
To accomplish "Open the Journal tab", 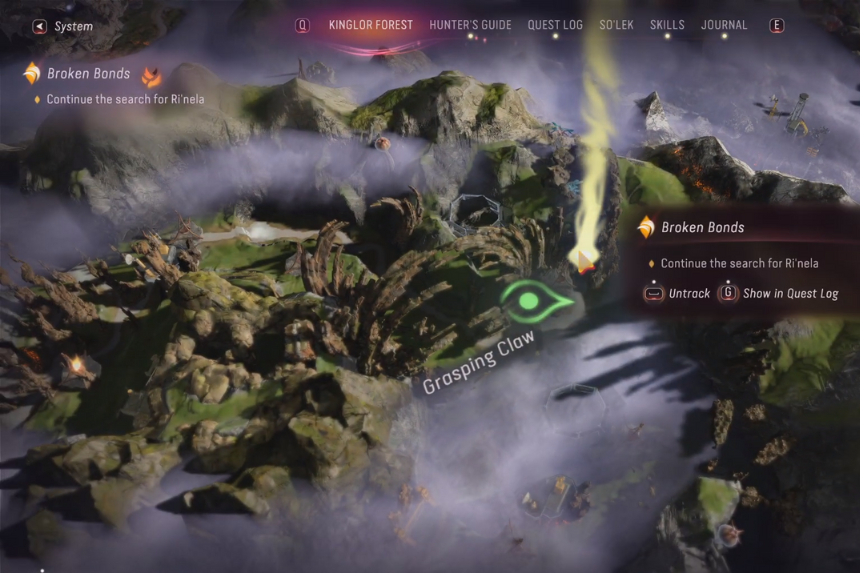I will (724, 25).
